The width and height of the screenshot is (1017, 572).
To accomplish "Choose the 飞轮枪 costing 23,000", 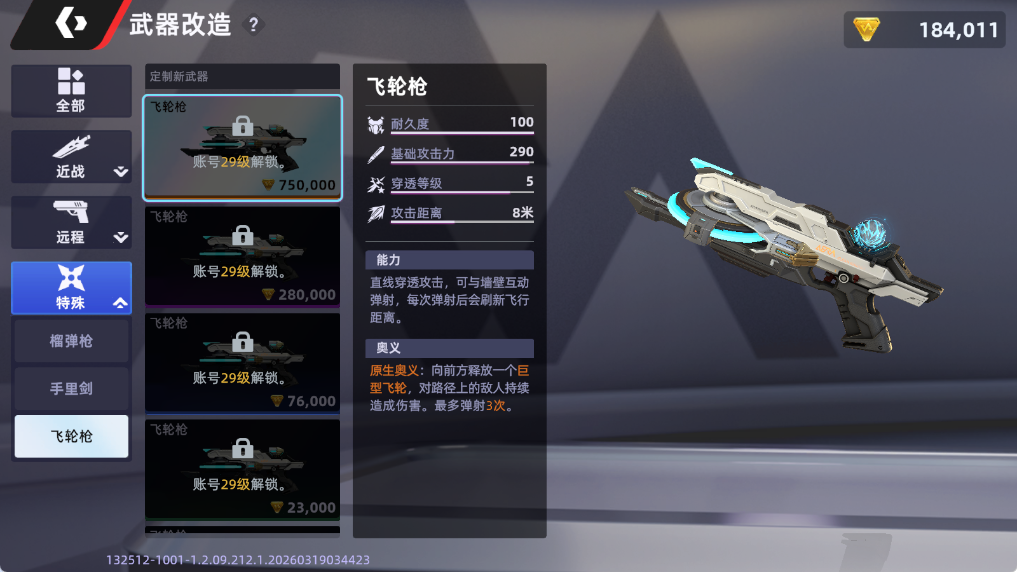I will coord(242,469).
